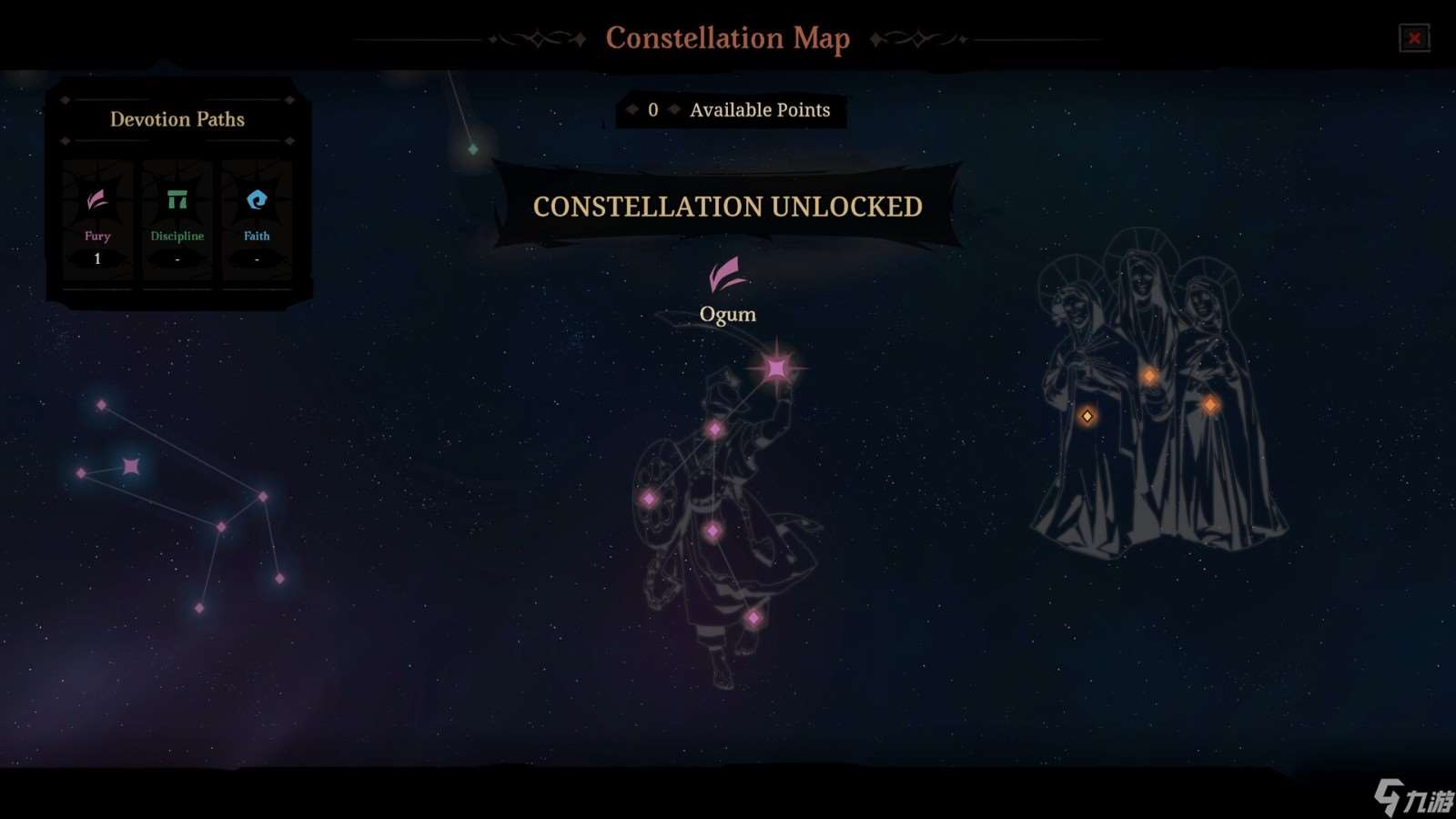Viewport: 1456px width, 819px height.
Task: Select the Discipline devotion path icon
Action: (177, 197)
